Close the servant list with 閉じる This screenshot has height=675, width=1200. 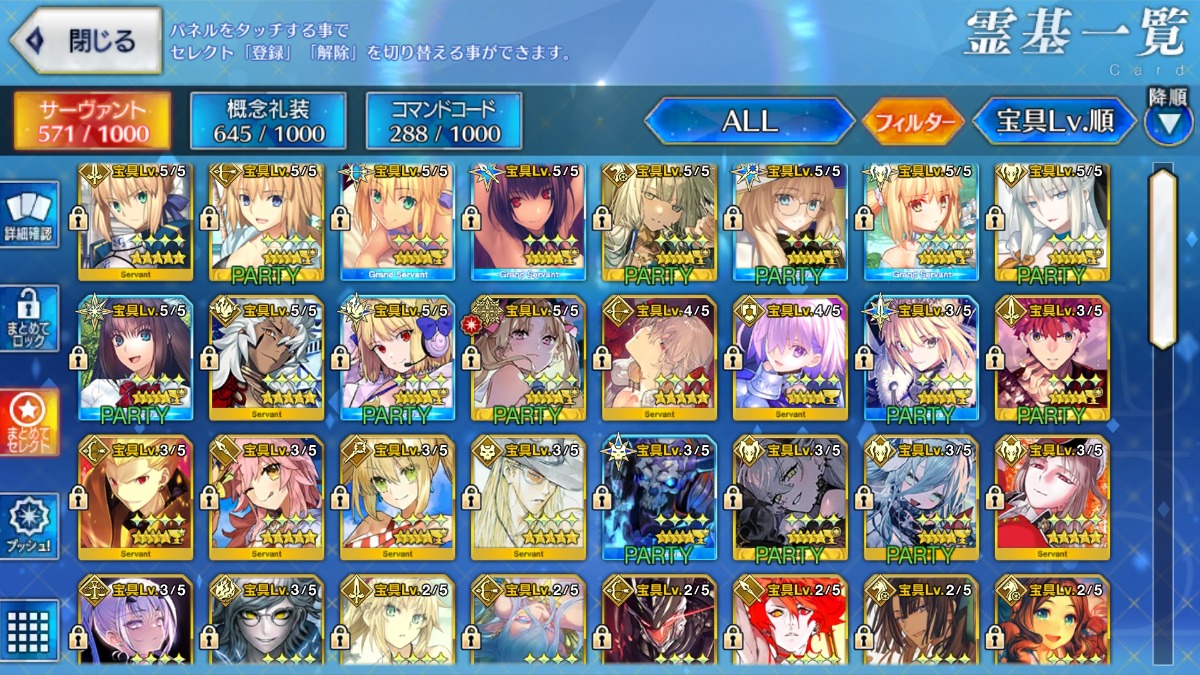[x=86, y=41]
